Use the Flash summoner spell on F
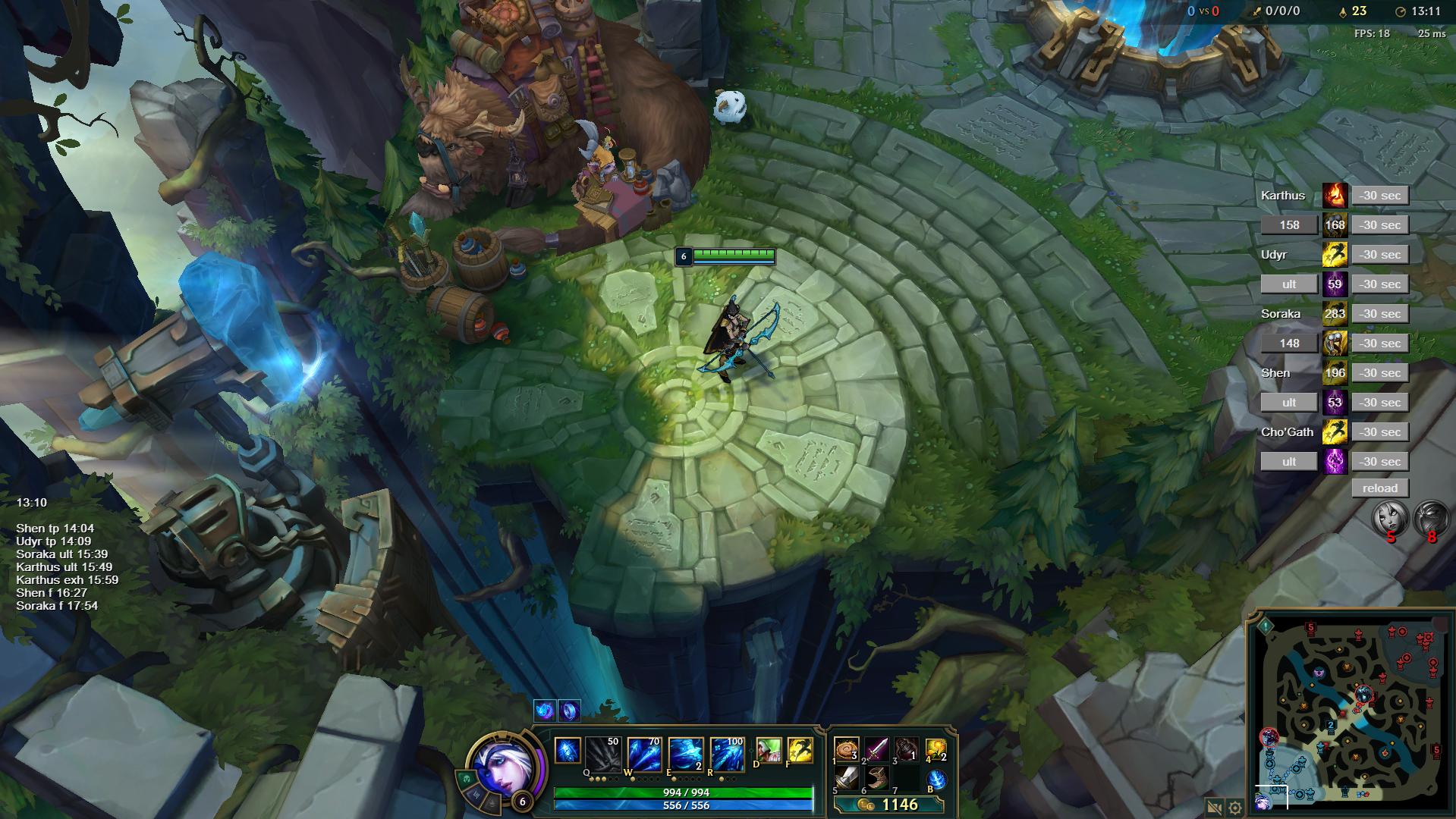 click(x=800, y=750)
